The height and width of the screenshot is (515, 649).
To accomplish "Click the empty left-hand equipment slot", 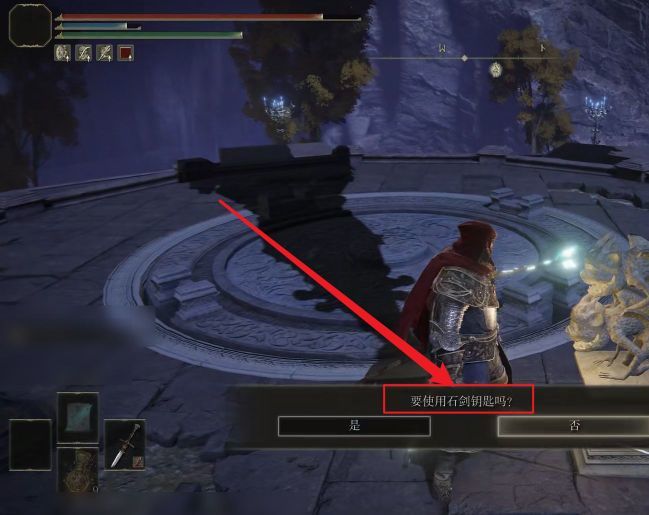I will pos(30,444).
